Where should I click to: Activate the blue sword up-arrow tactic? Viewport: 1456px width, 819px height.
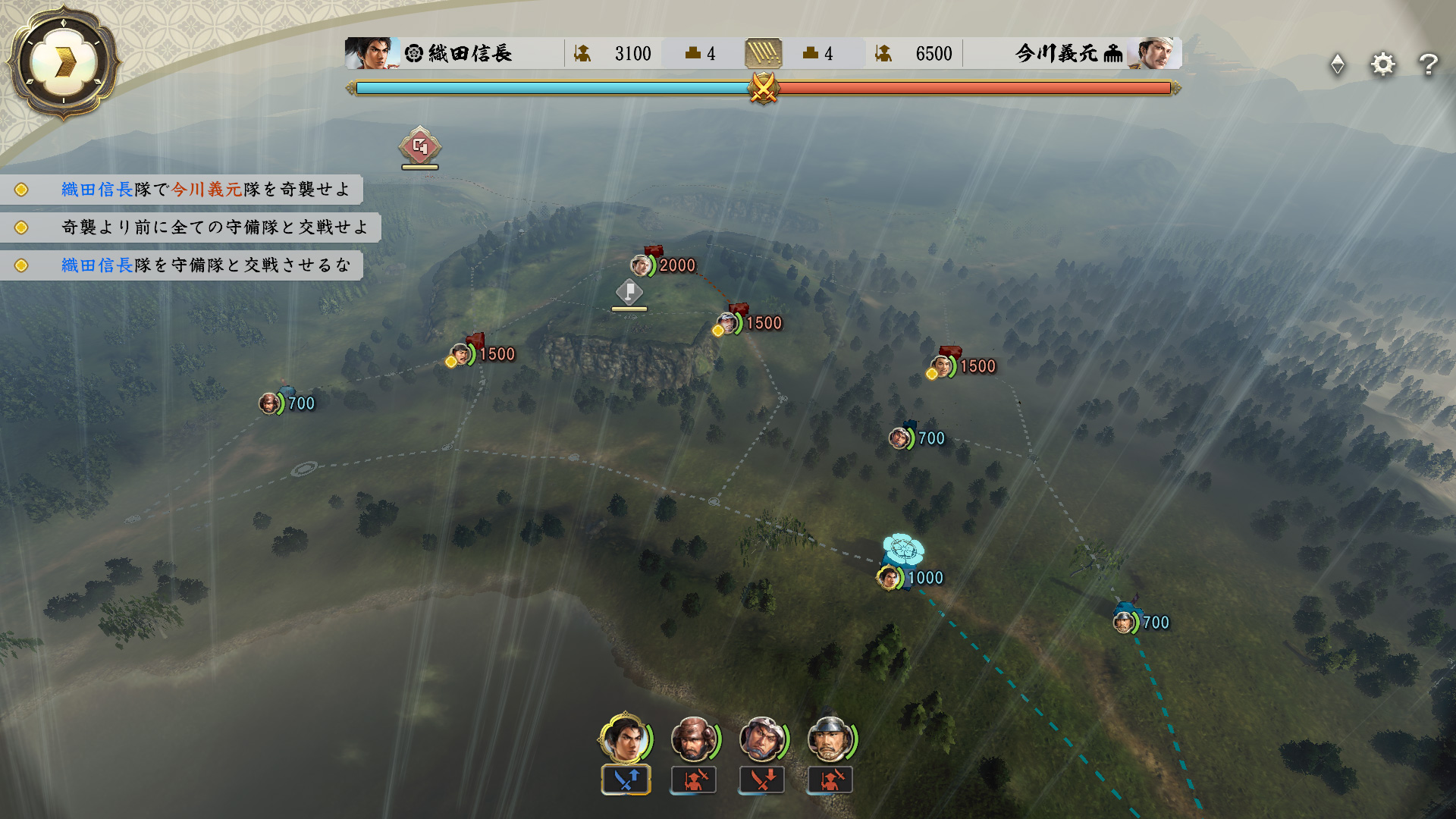(x=626, y=780)
